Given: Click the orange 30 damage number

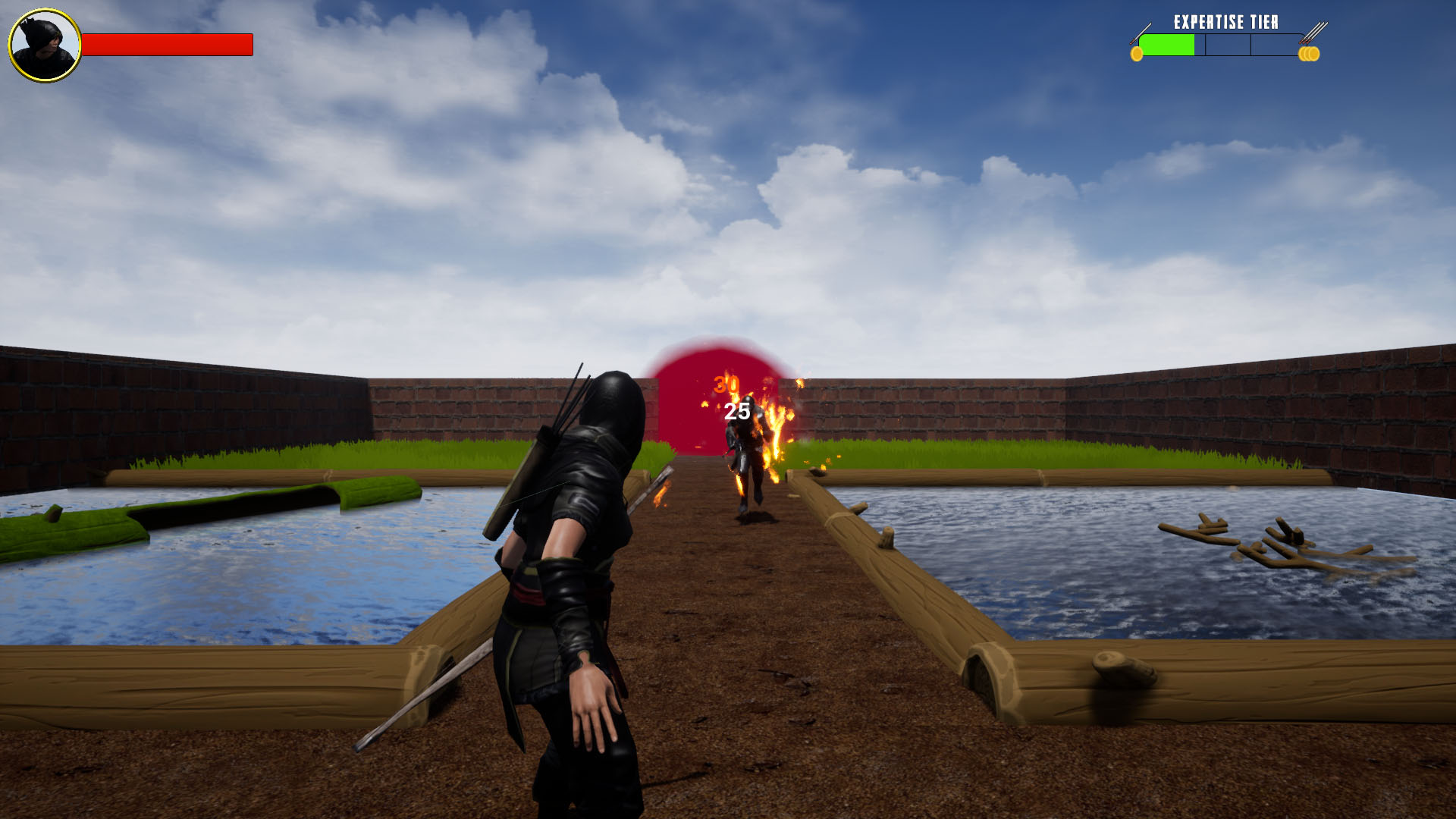Looking at the screenshot, I should tap(726, 385).
